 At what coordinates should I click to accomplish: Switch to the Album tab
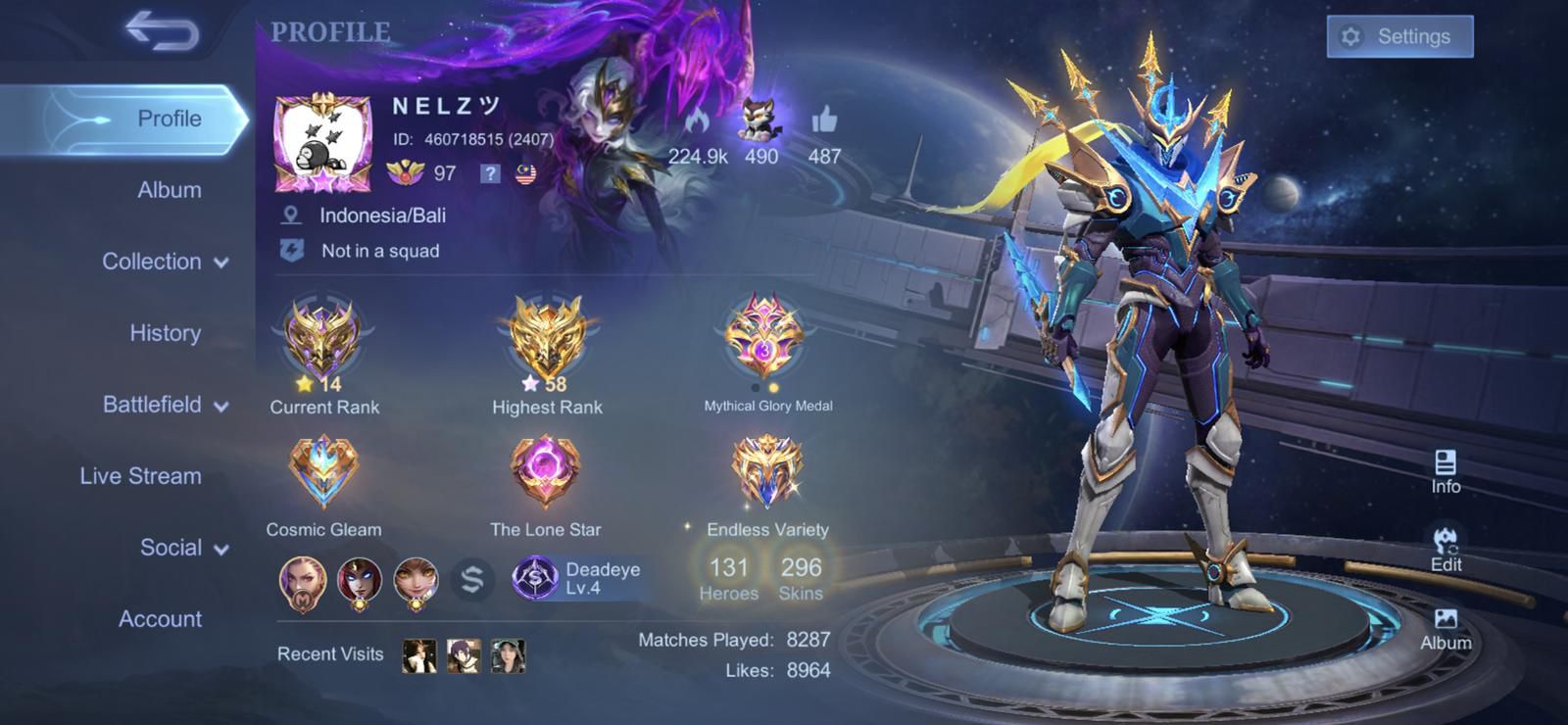tap(169, 190)
